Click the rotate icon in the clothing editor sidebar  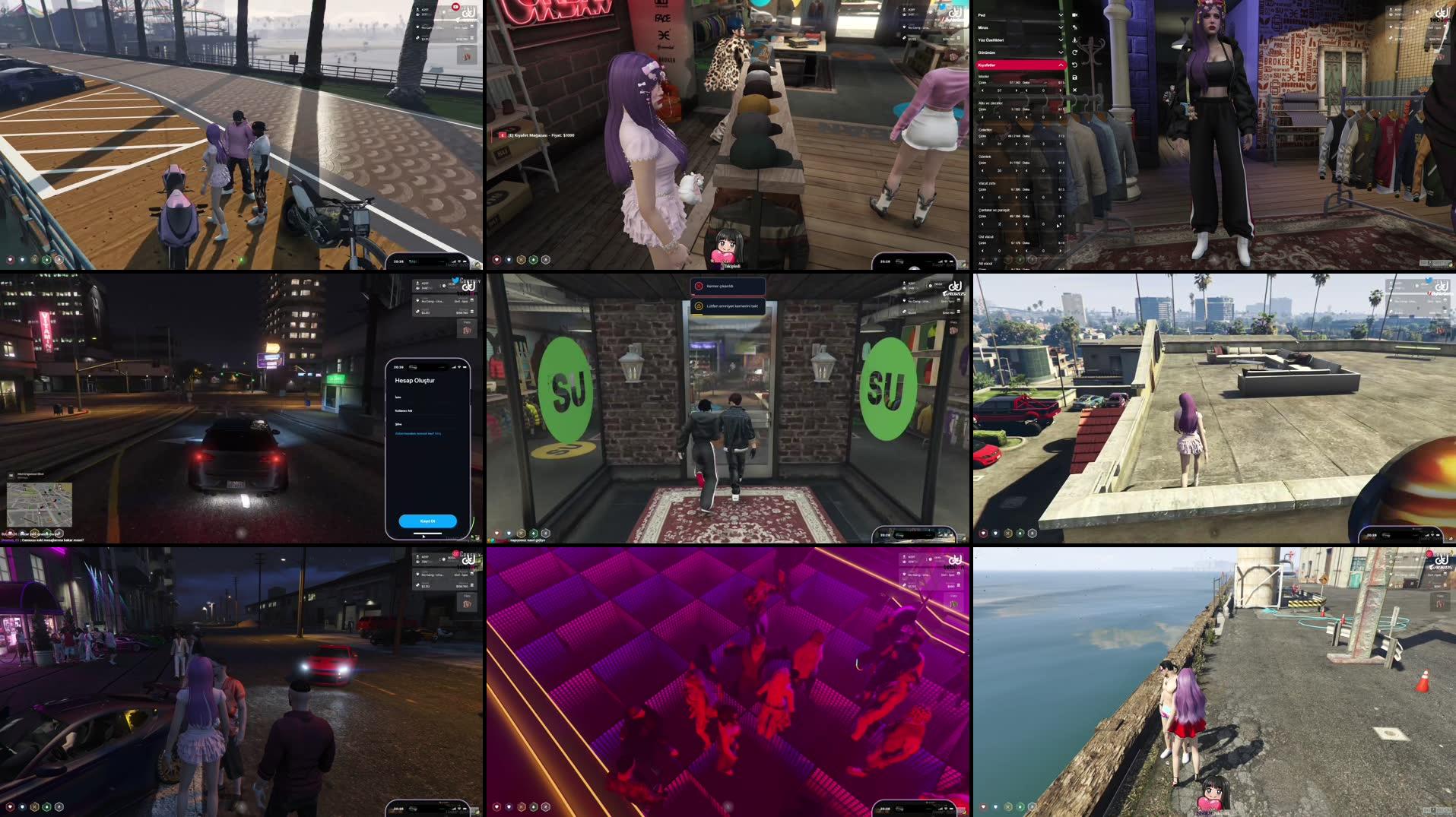(x=1074, y=52)
